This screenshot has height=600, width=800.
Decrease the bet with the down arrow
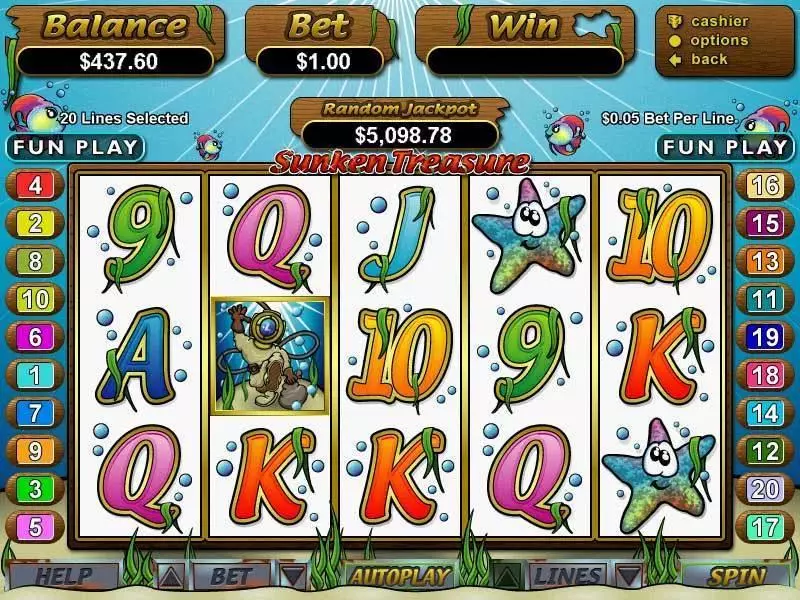(x=291, y=576)
